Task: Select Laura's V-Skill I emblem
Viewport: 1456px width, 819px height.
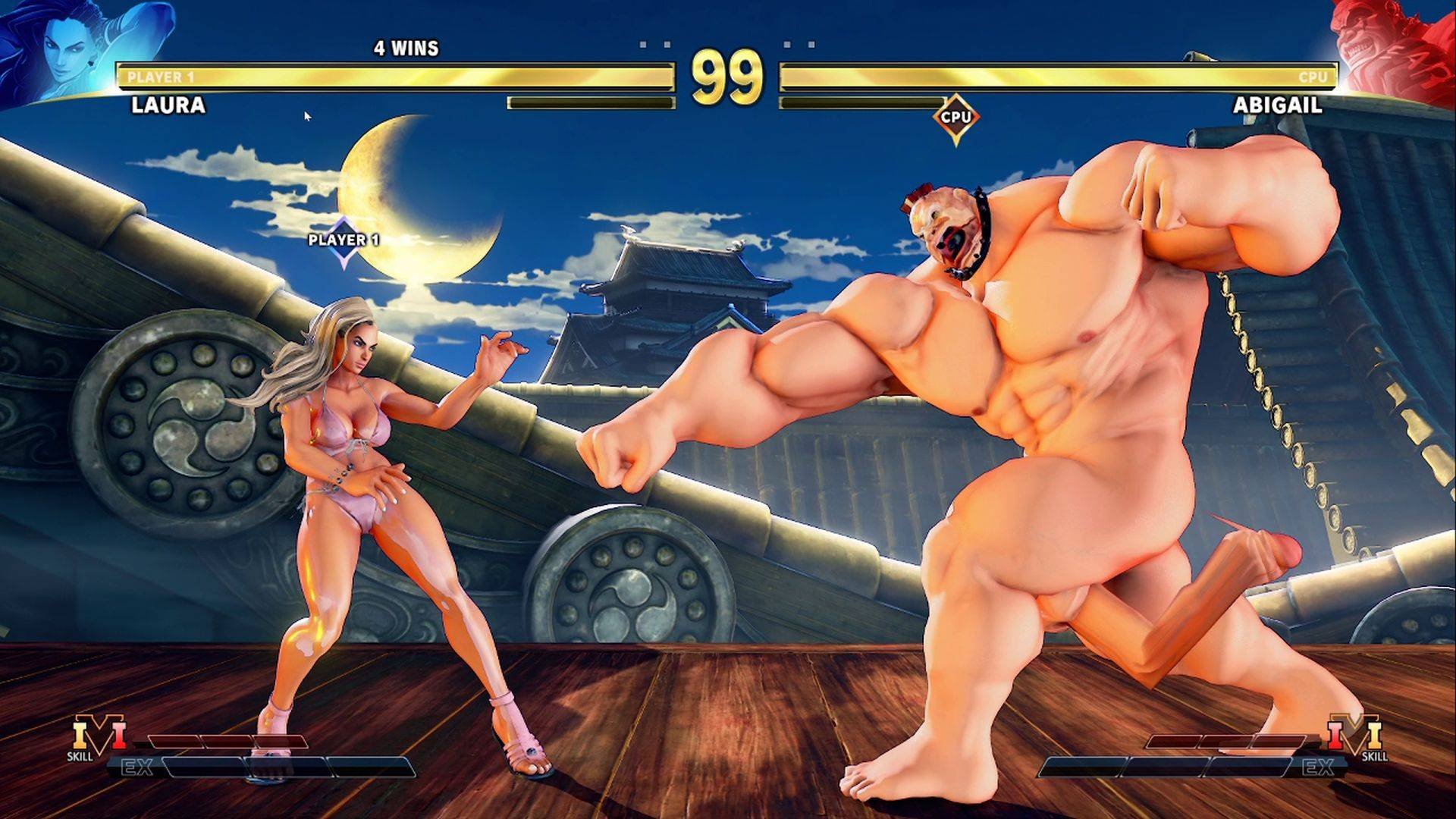Action: (x=99, y=735)
